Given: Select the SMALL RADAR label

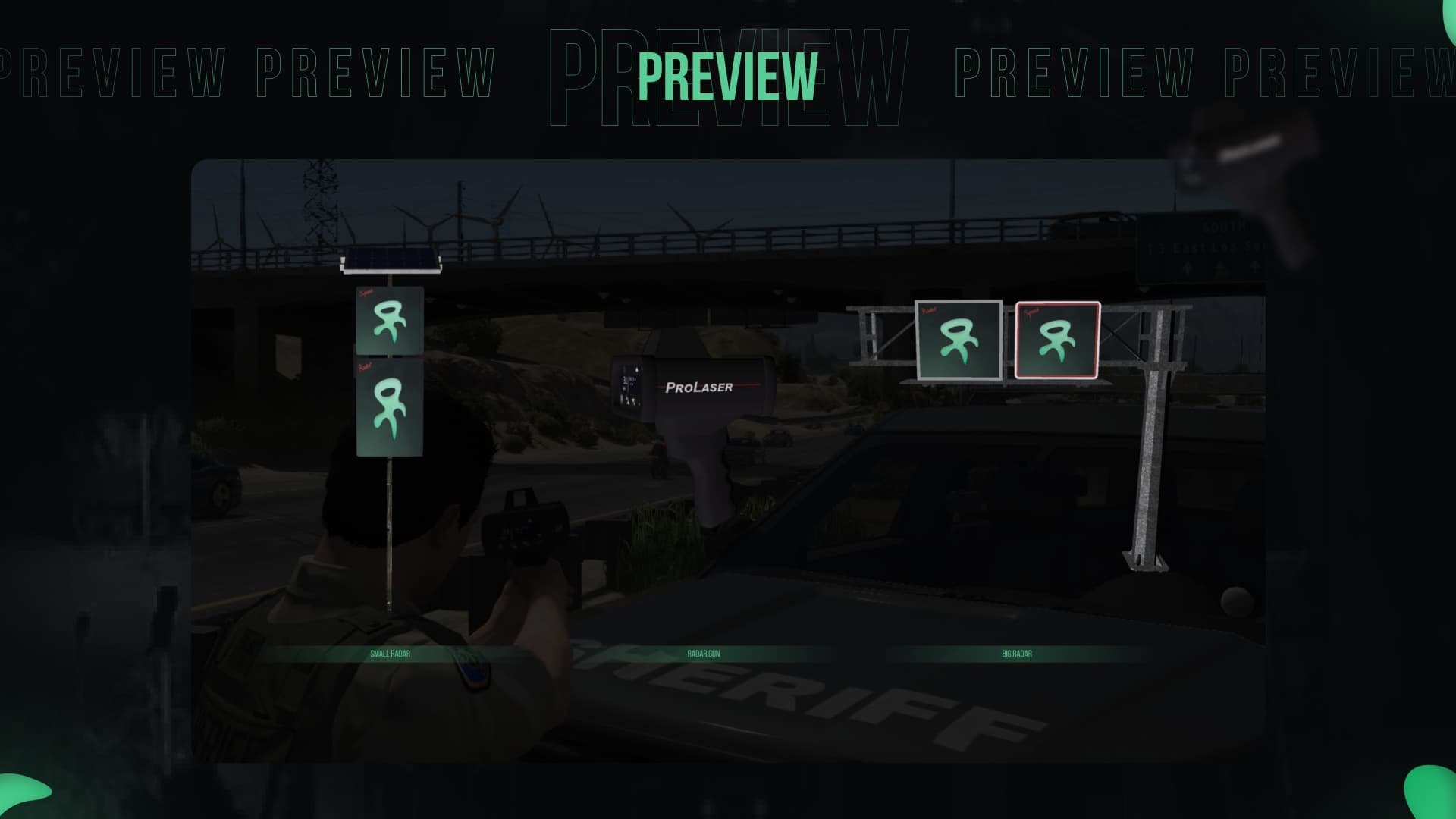Looking at the screenshot, I should (x=391, y=652).
